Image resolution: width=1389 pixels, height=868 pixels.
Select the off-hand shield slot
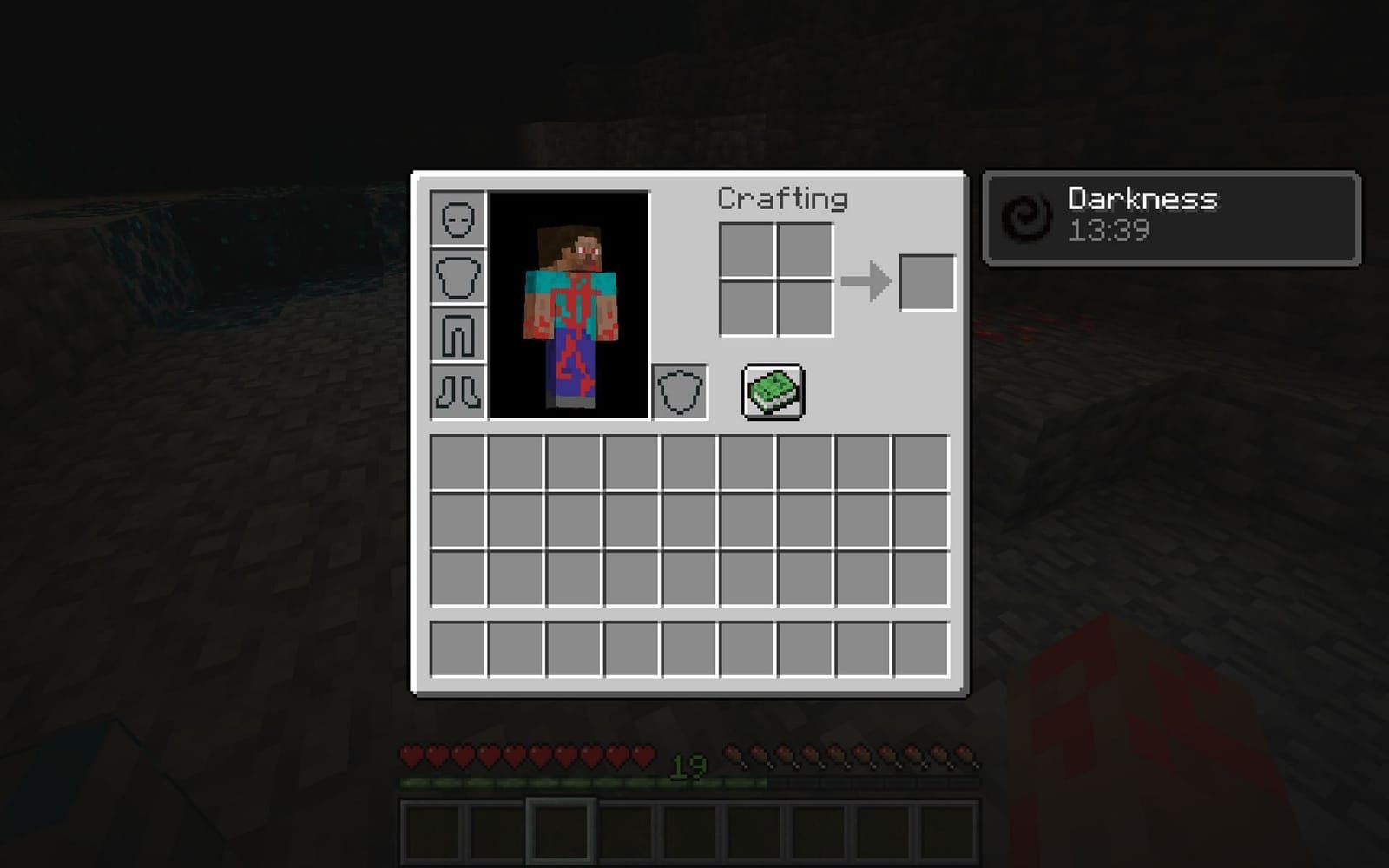(x=681, y=390)
